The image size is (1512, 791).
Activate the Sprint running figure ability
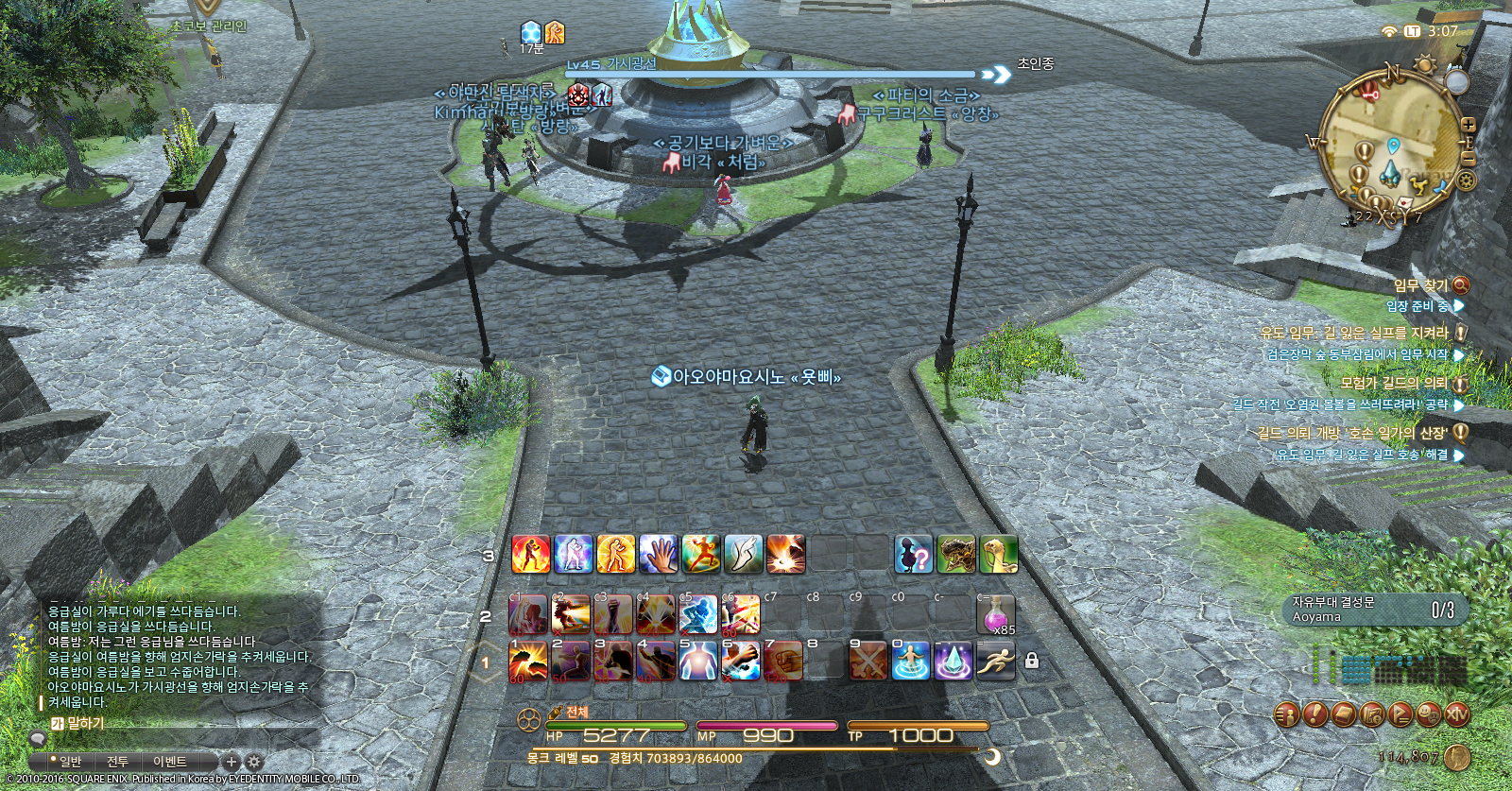pyautogui.click(x=996, y=662)
